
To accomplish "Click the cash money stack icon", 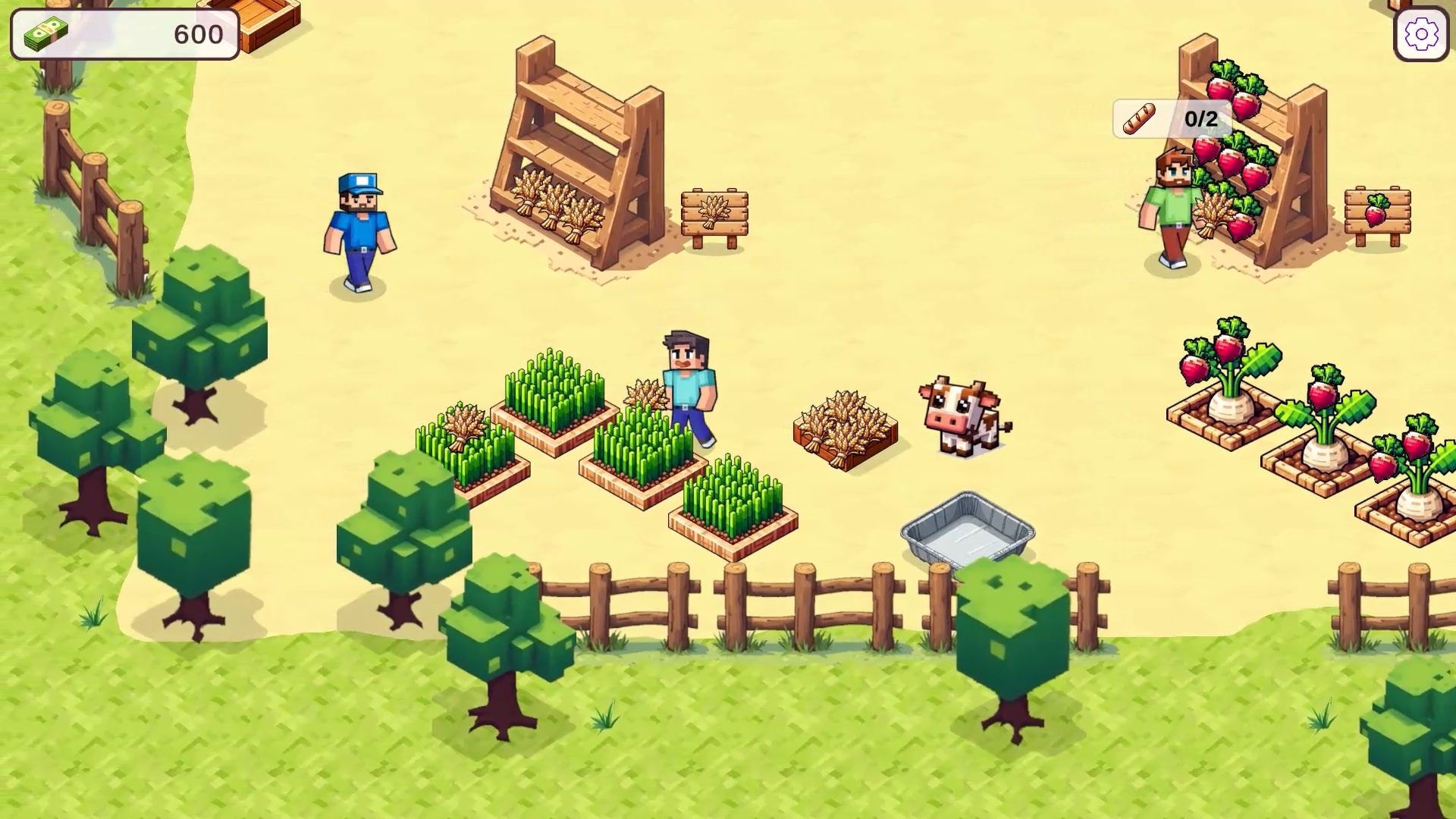I will (45, 32).
